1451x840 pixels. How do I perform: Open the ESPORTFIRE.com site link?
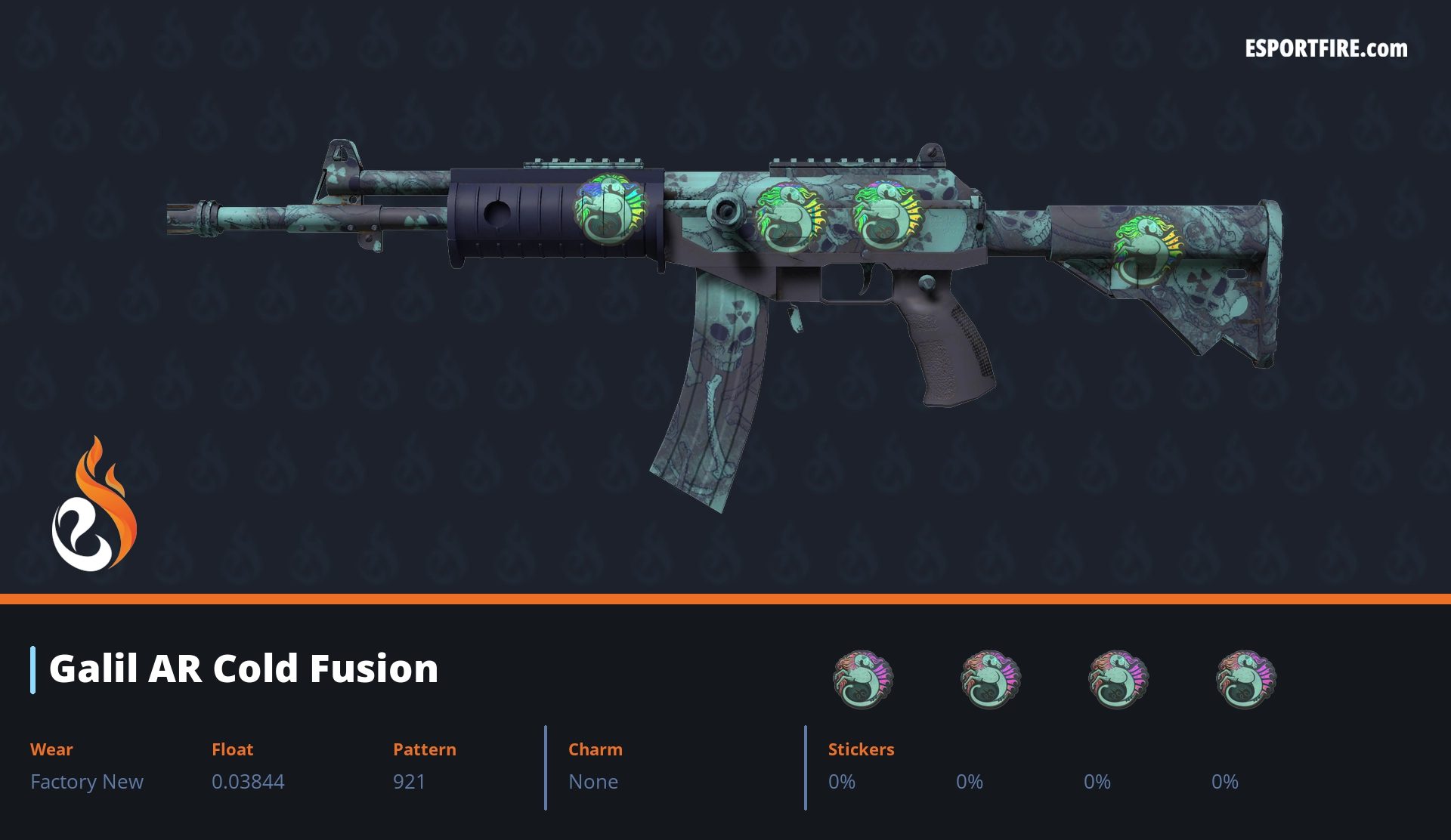tap(1326, 49)
